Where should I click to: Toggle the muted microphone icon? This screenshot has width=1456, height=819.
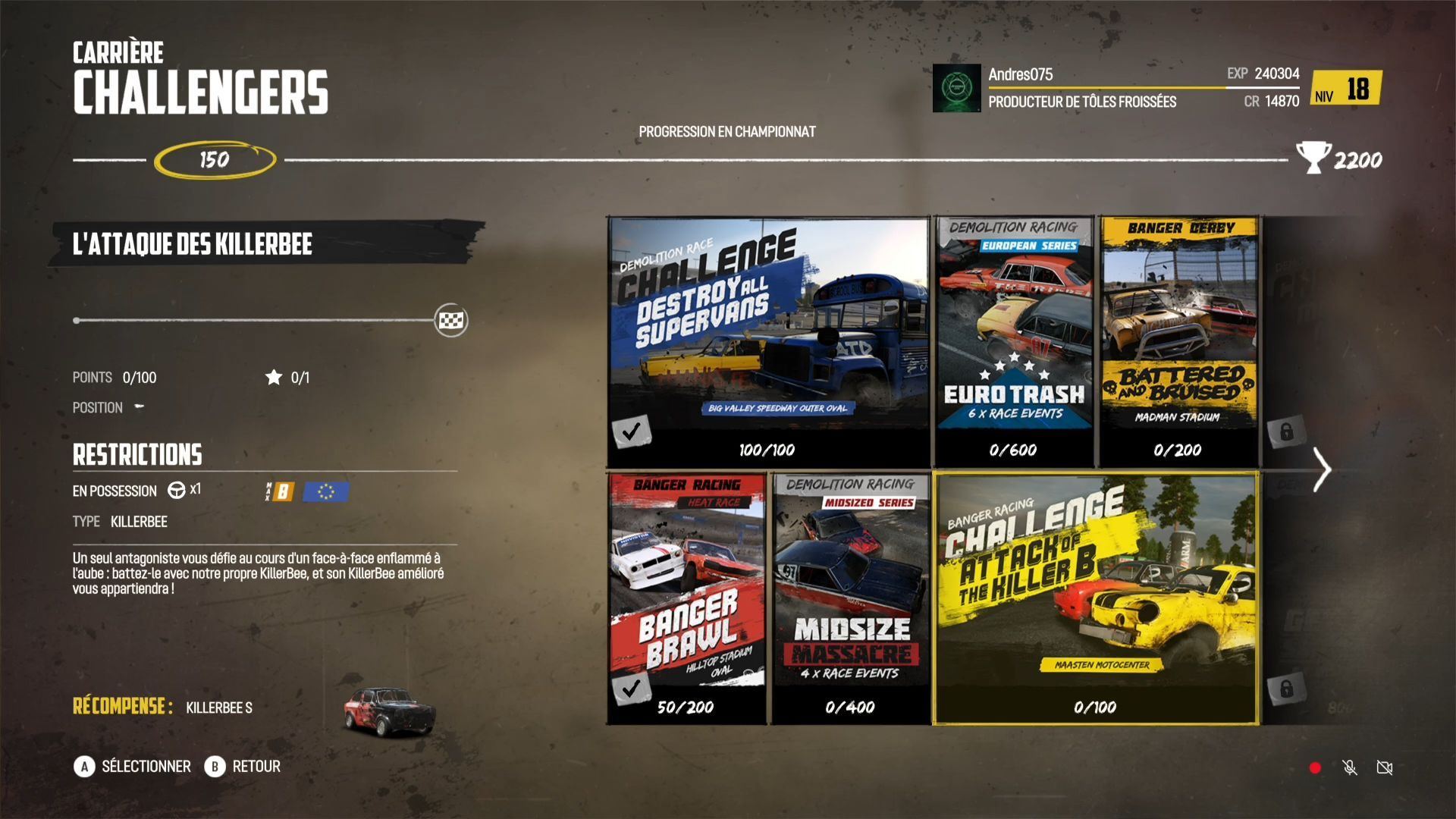(1350, 768)
